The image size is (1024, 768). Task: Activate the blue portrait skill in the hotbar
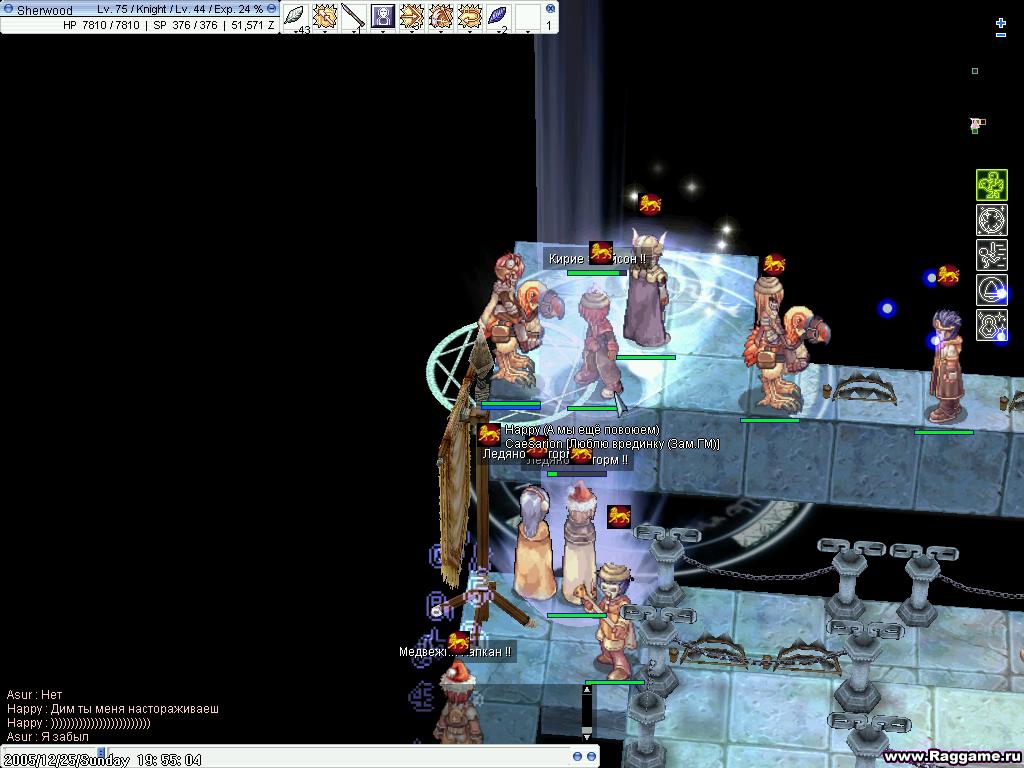pyautogui.click(x=382, y=16)
